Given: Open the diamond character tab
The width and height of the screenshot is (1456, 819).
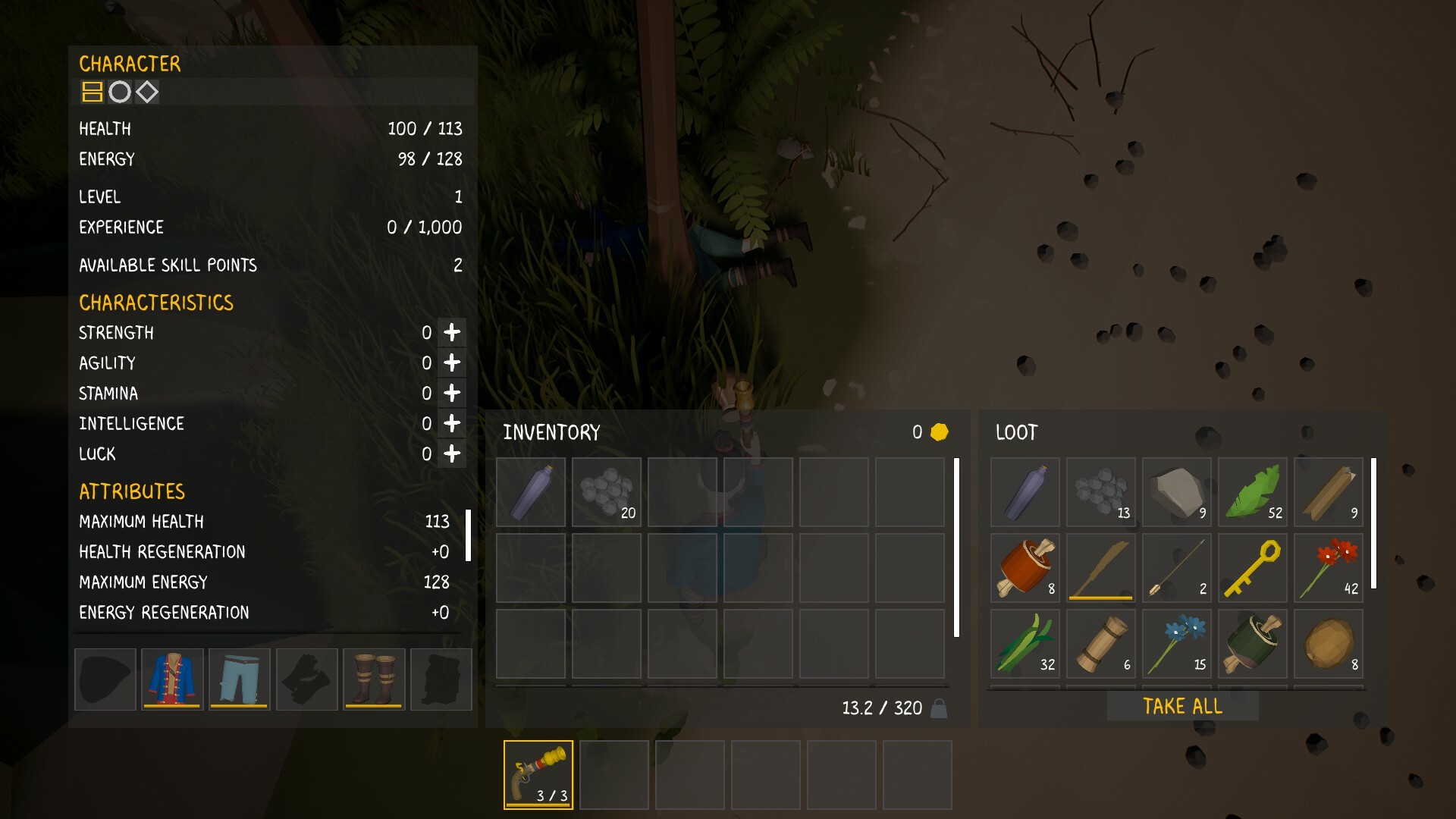Looking at the screenshot, I should click(149, 93).
